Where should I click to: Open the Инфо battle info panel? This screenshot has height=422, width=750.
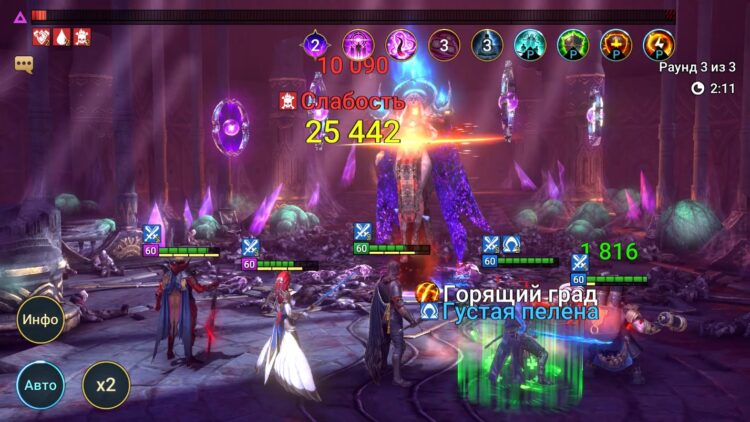(x=40, y=321)
